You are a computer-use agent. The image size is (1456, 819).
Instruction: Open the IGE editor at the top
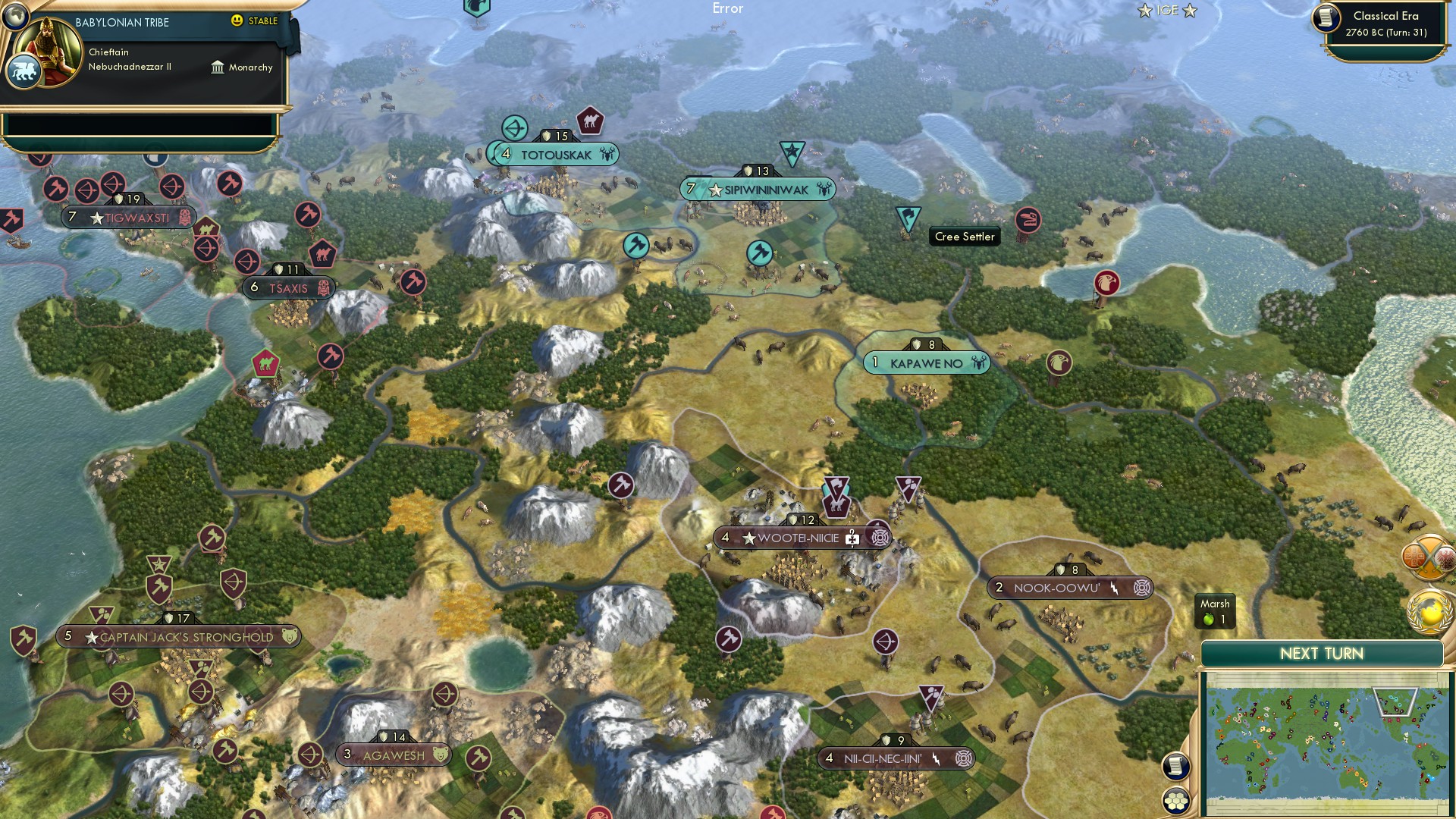click(x=1166, y=11)
